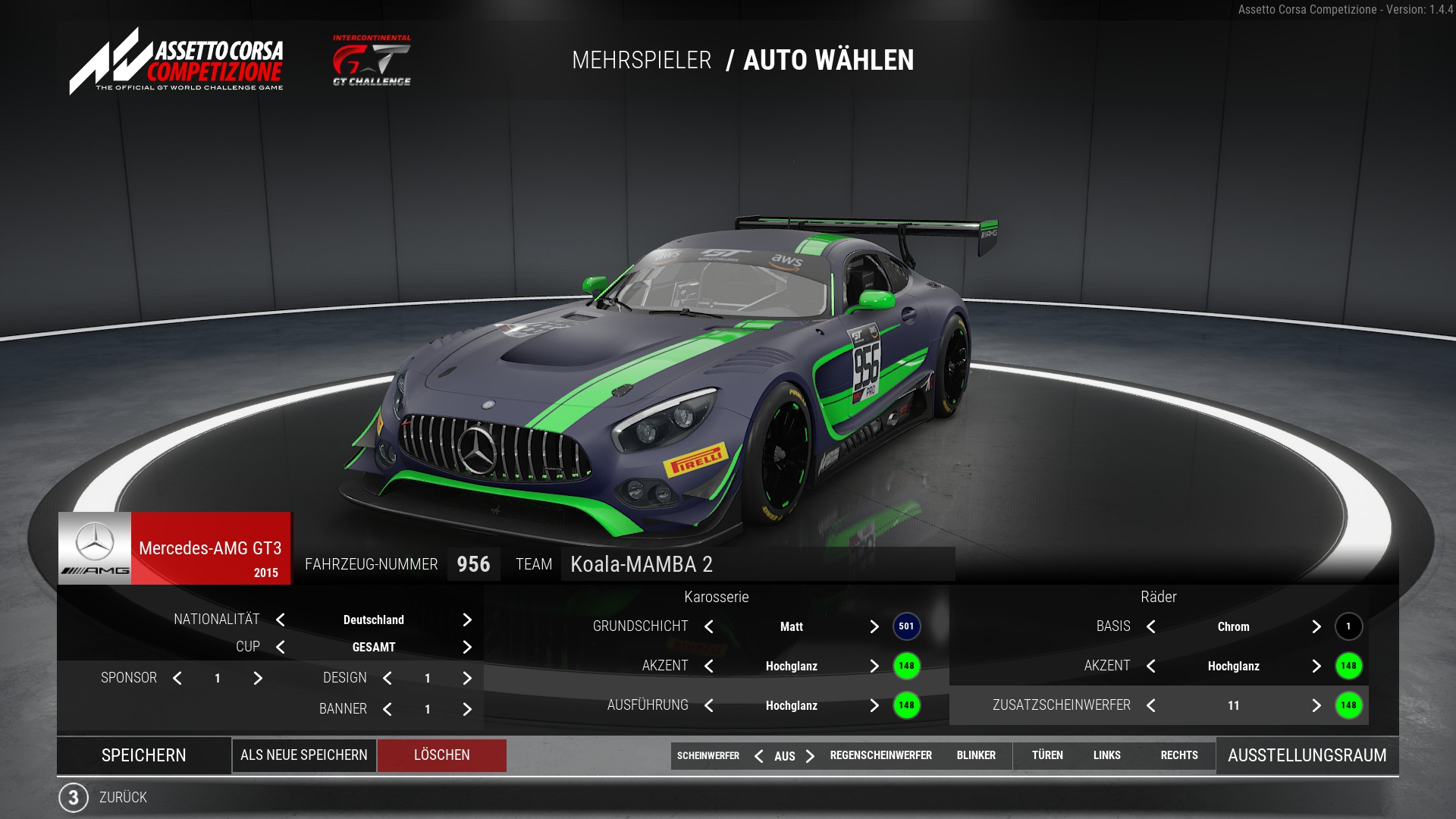This screenshot has height=819, width=1456.
Task: Change the Karosserie Akzent finish to next
Action: pyautogui.click(x=874, y=667)
